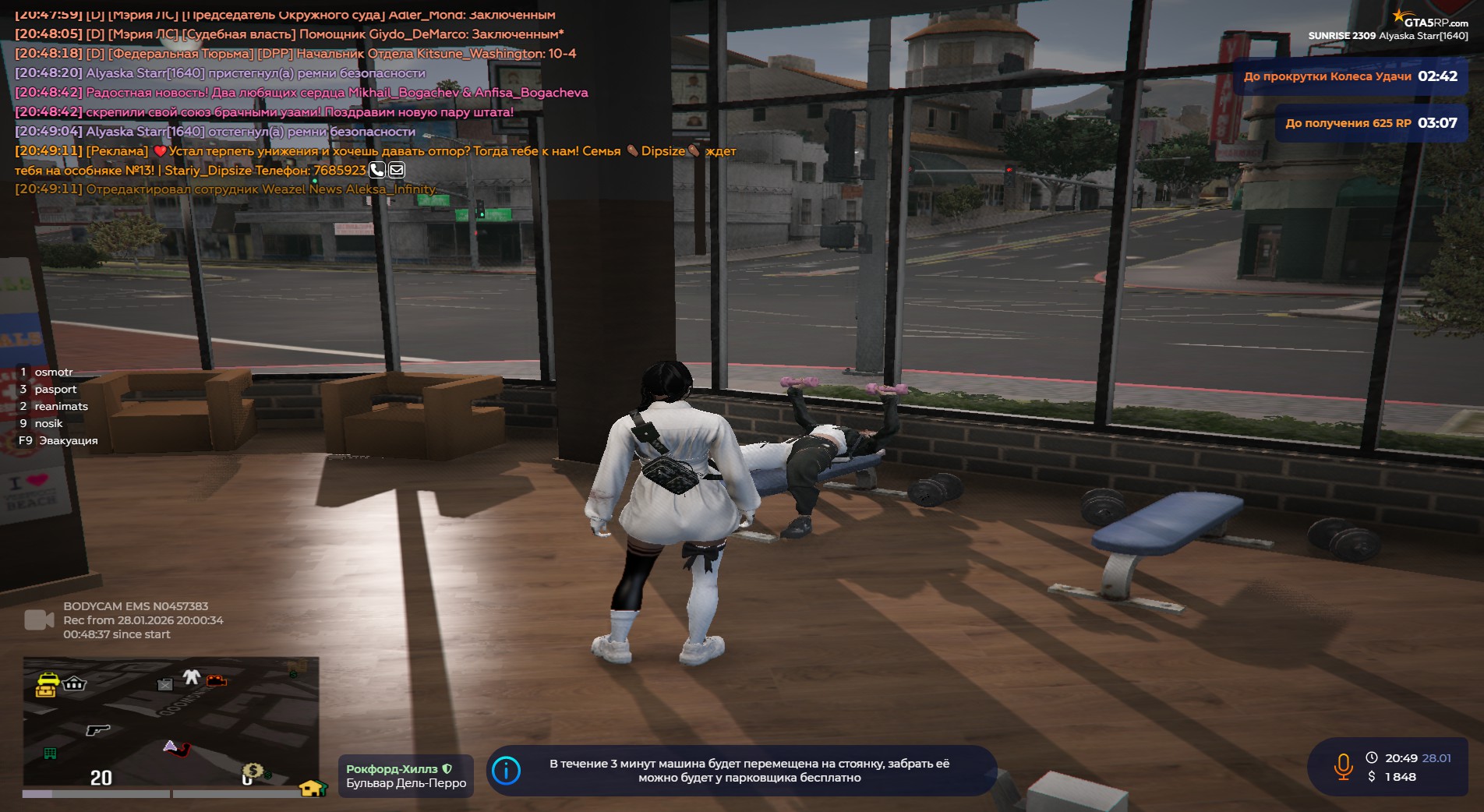Click the 625 RP reward countdown panel
1484x812 pixels.
pyautogui.click(x=1370, y=123)
